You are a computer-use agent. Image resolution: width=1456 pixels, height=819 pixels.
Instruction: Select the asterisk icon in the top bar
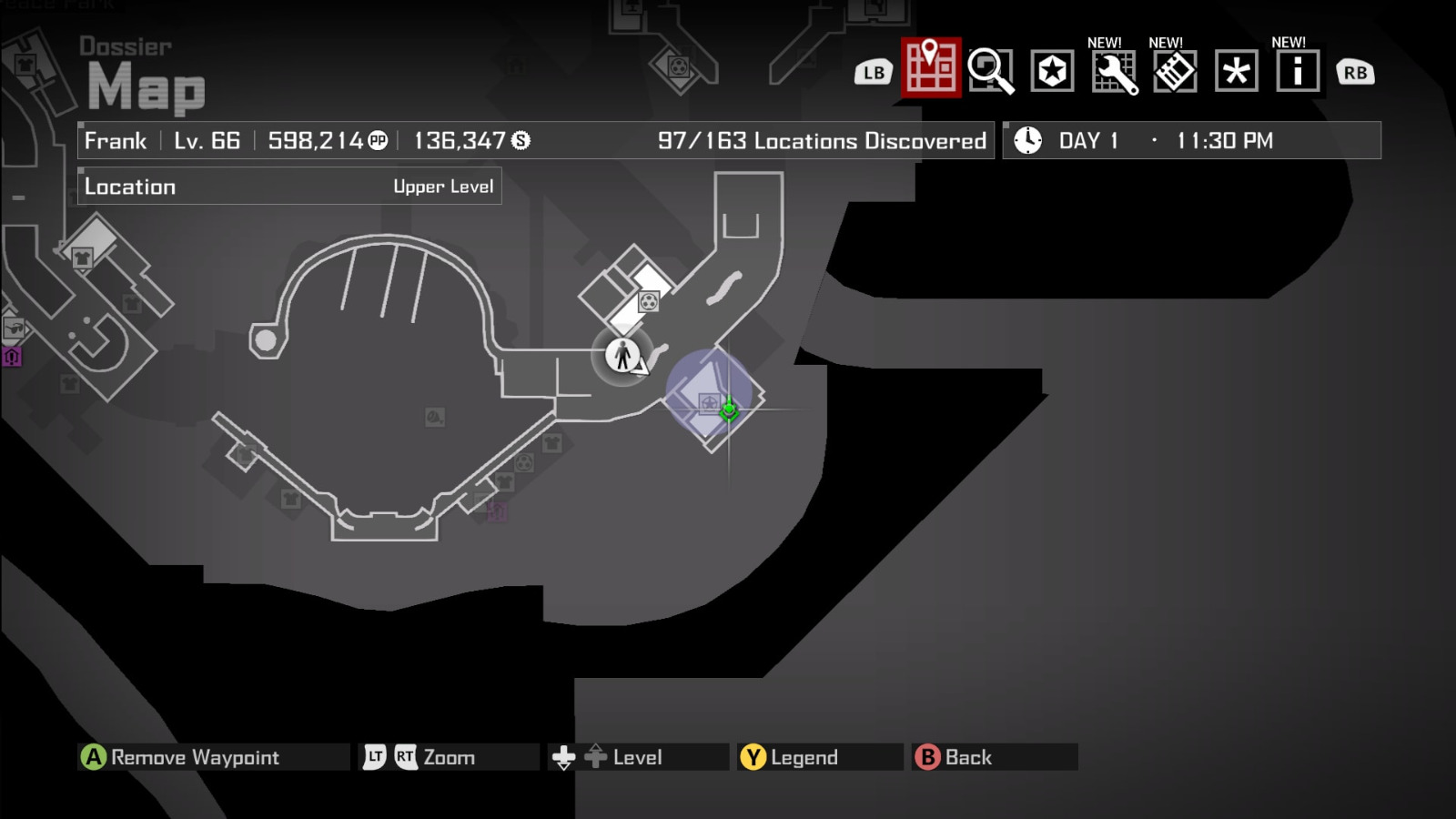(1235, 70)
